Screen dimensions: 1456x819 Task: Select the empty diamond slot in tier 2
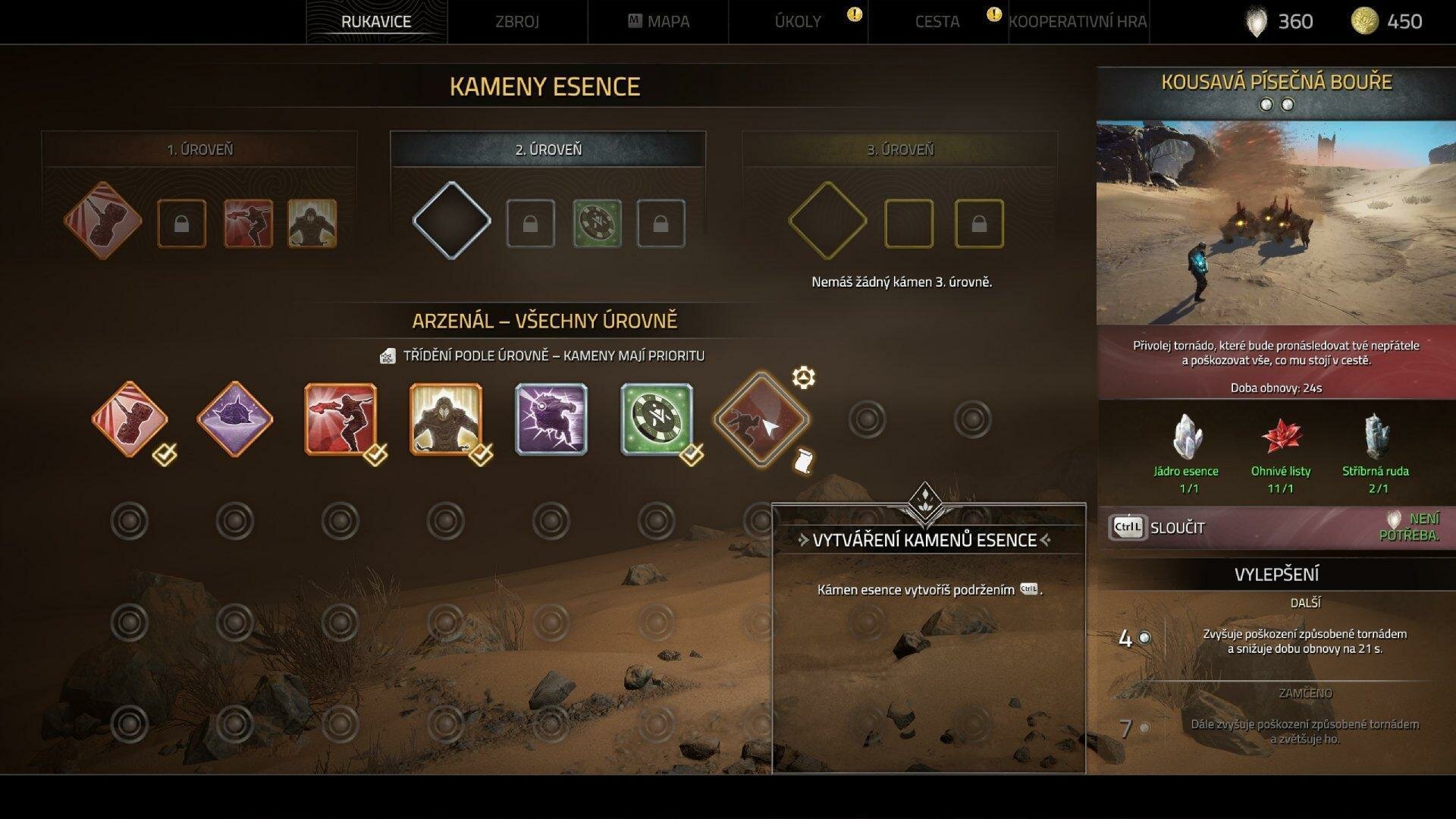click(451, 221)
